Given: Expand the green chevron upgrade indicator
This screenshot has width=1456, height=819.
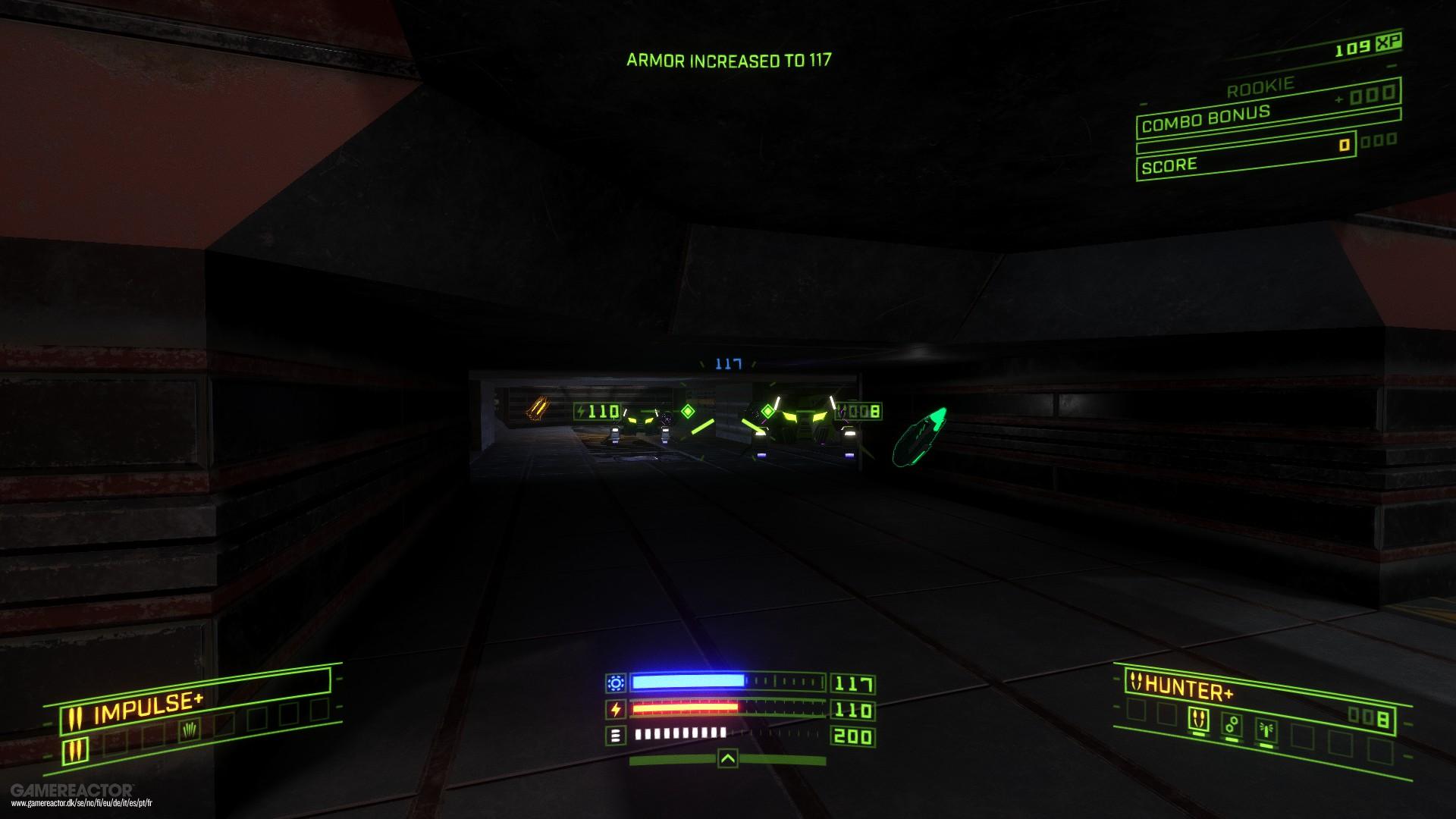Looking at the screenshot, I should click(728, 759).
